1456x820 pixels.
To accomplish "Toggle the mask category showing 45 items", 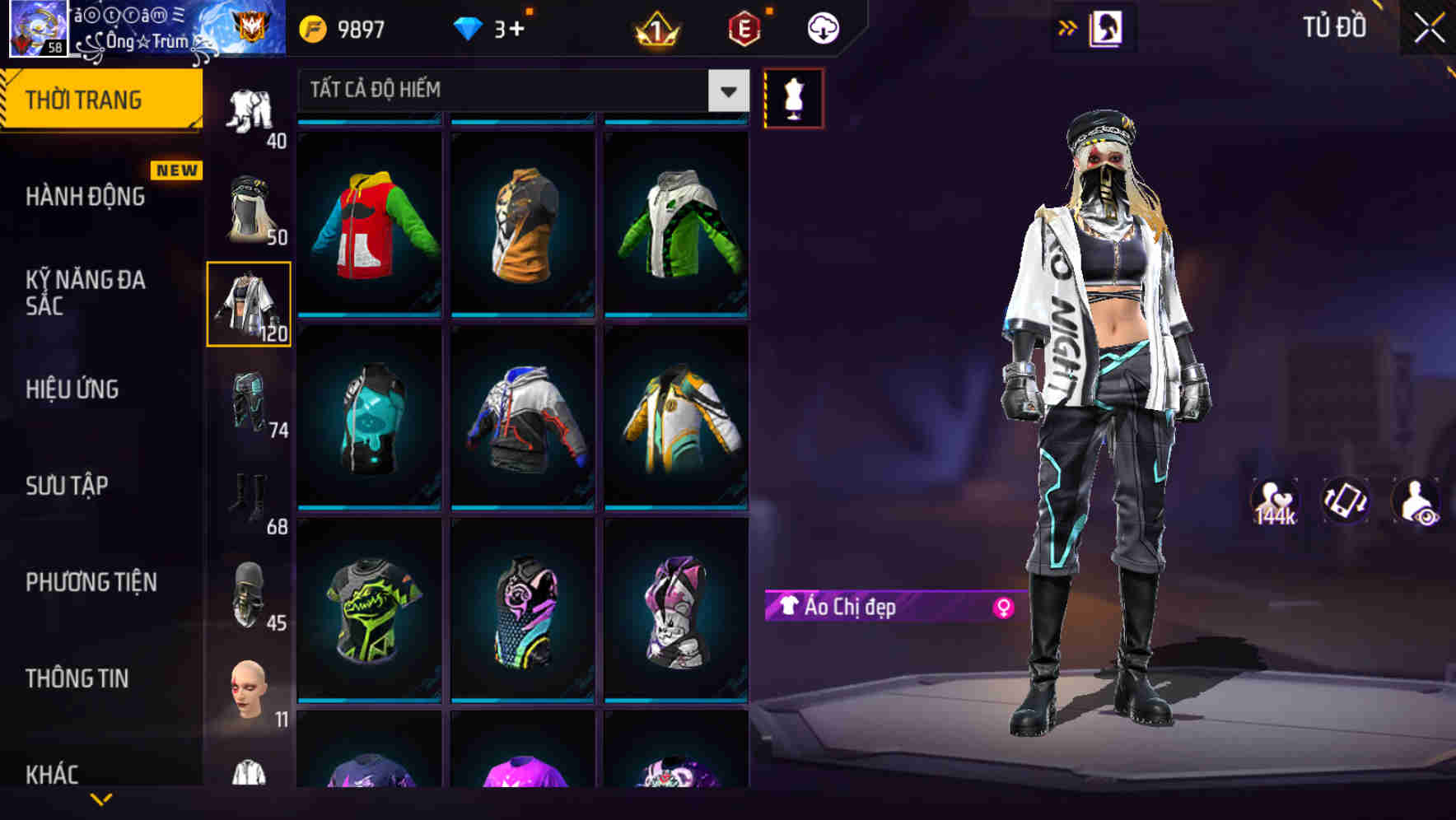I will point(250,590).
